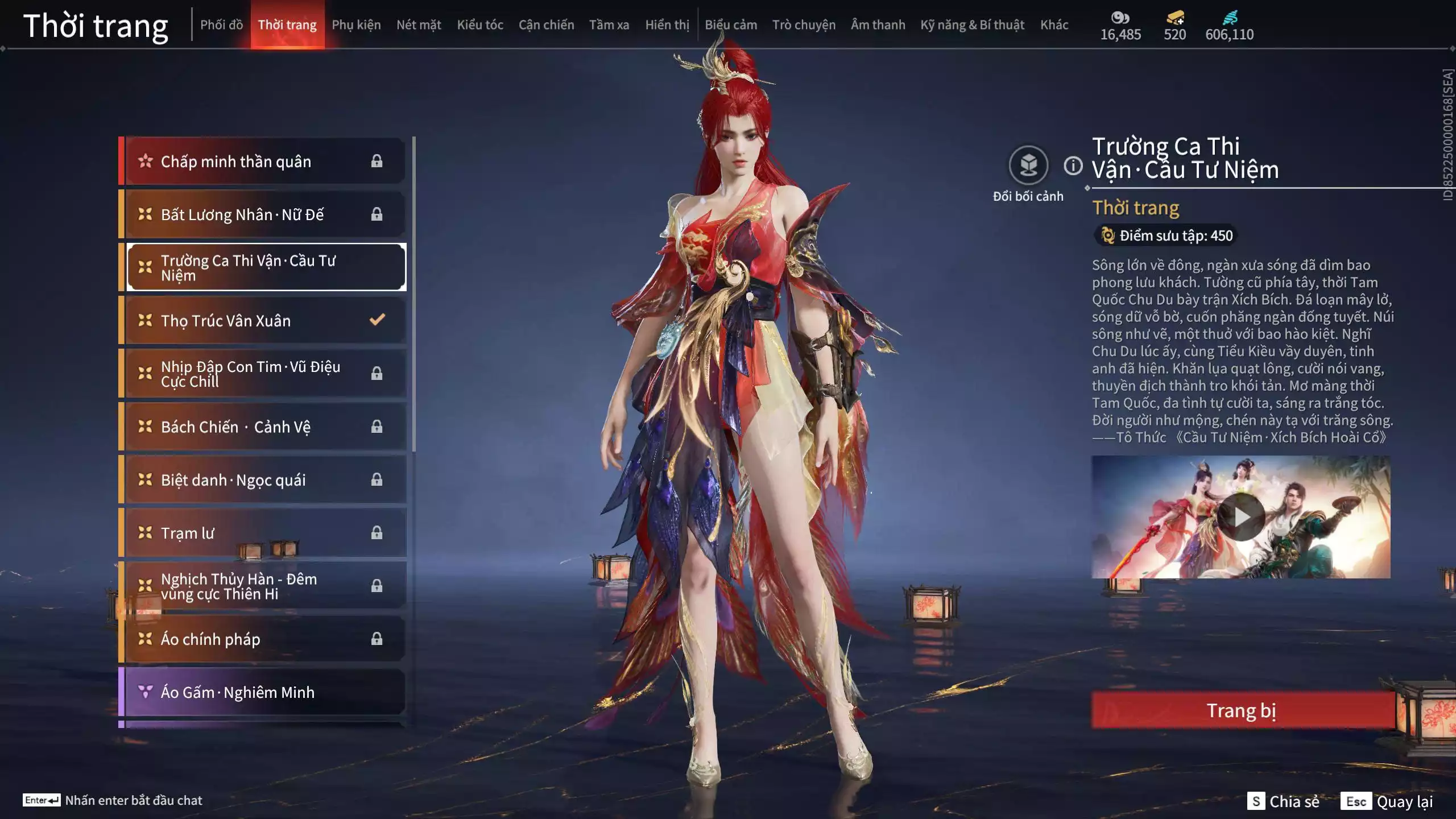Select the Nét mặt tab
1456x819 pixels.
tap(419, 25)
